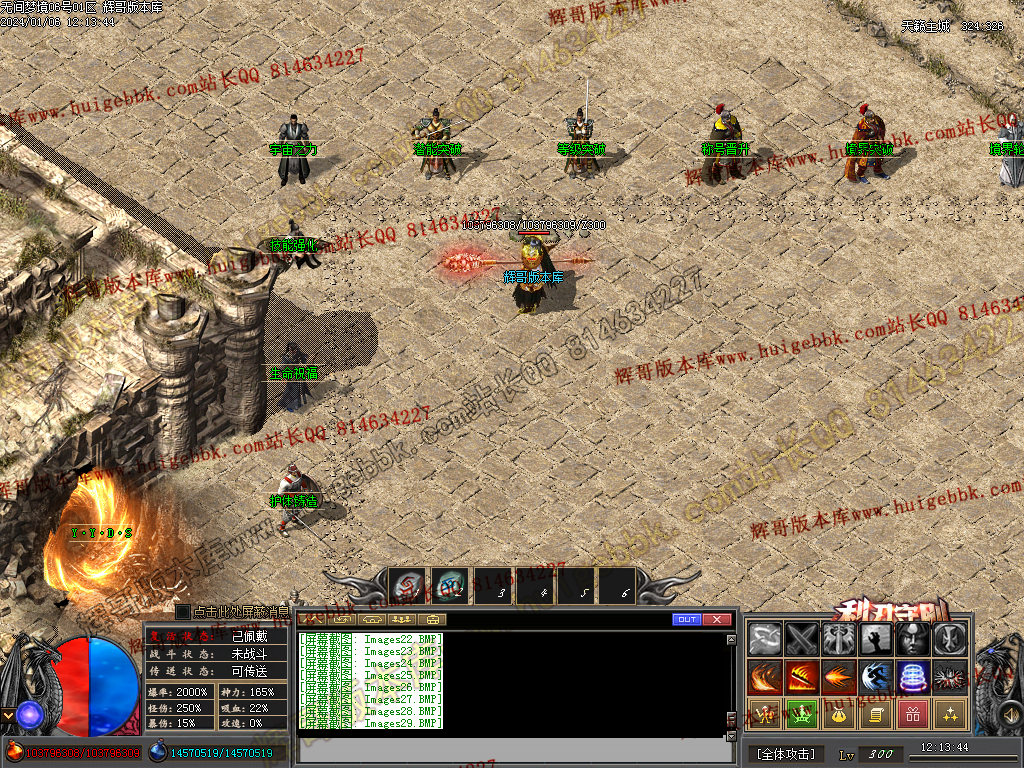Activate the blue dashing figure skill
This screenshot has width=1024, height=768.
click(876, 677)
